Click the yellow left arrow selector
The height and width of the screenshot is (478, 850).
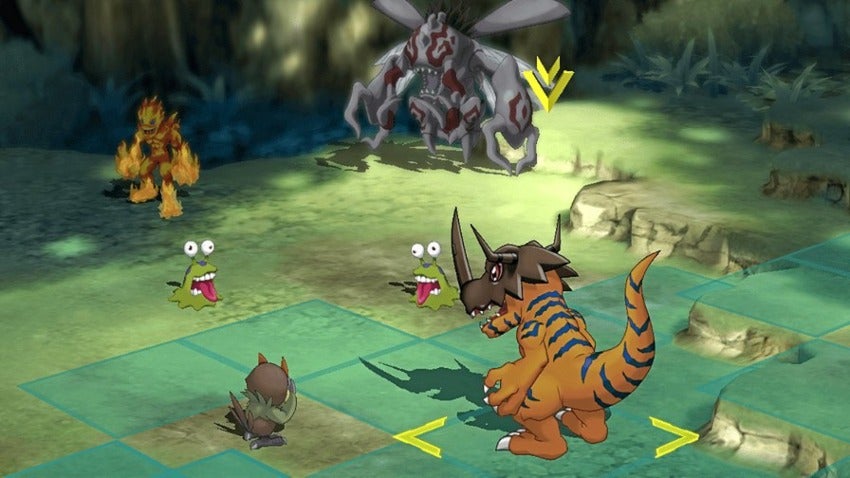tap(419, 437)
